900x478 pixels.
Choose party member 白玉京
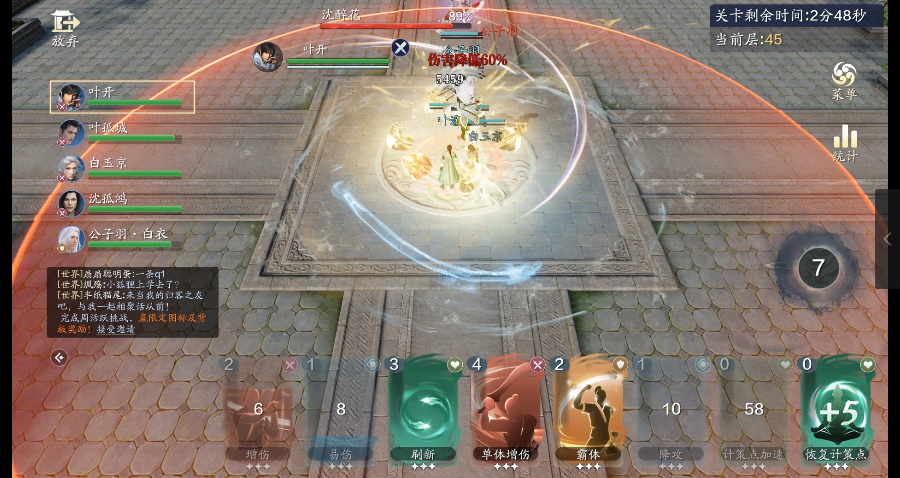tap(120, 168)
